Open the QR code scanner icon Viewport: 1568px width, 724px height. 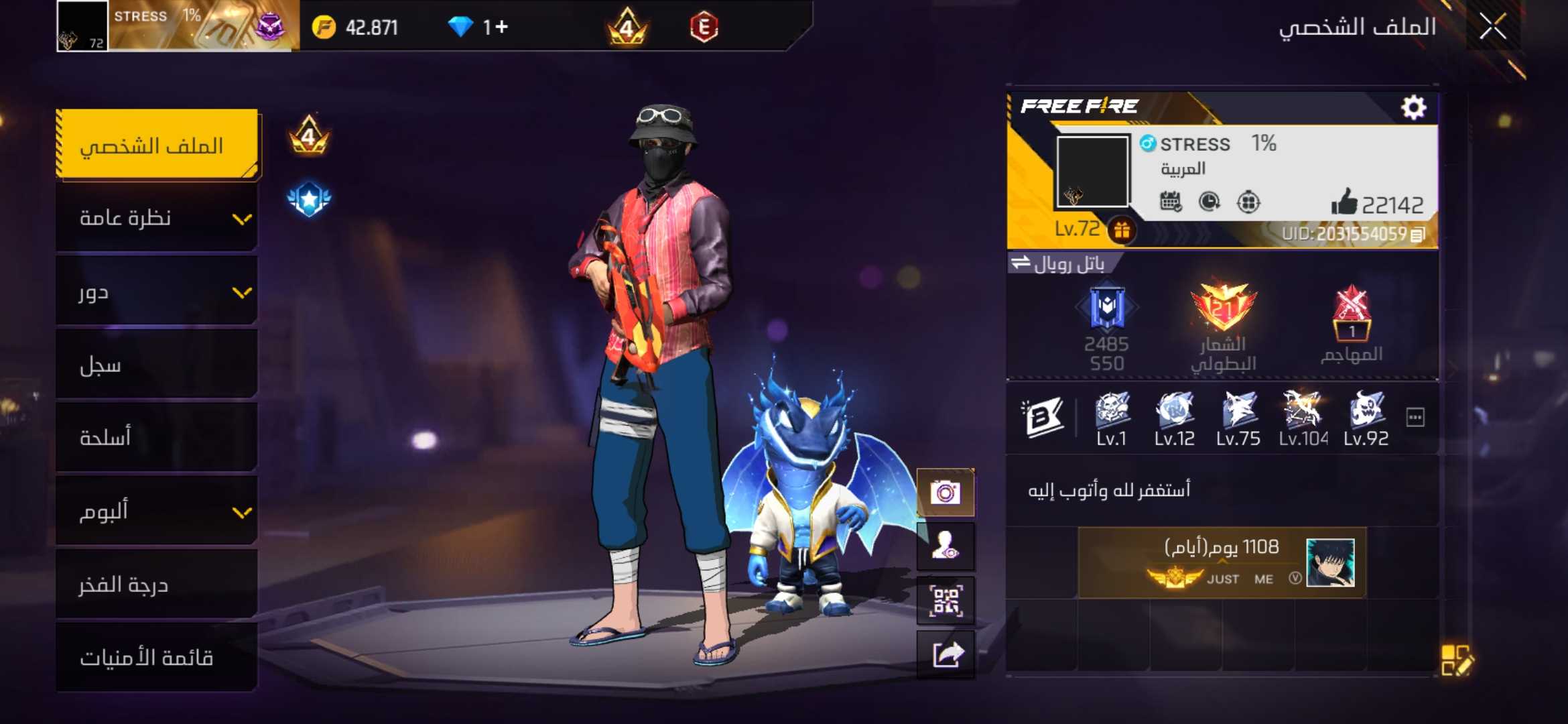[945, 599]
